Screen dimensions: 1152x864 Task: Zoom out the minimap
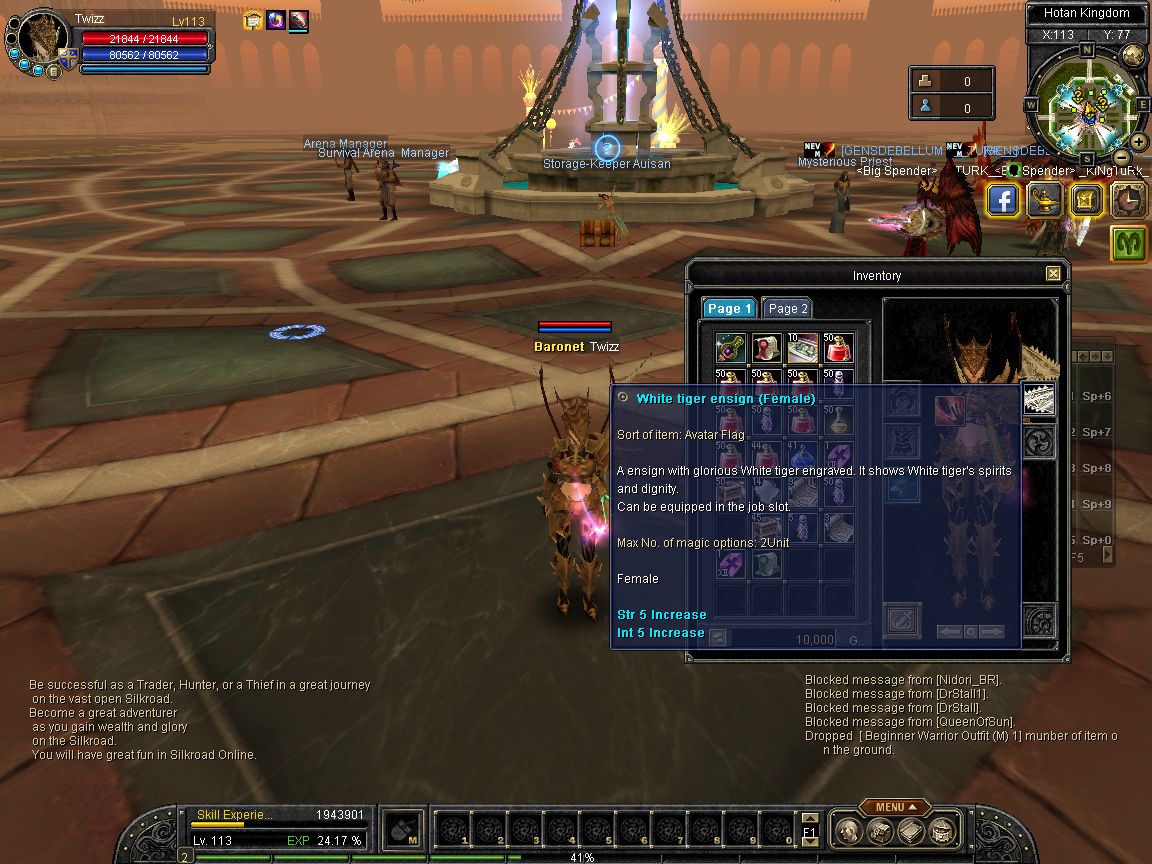(x=1122, y=158)
